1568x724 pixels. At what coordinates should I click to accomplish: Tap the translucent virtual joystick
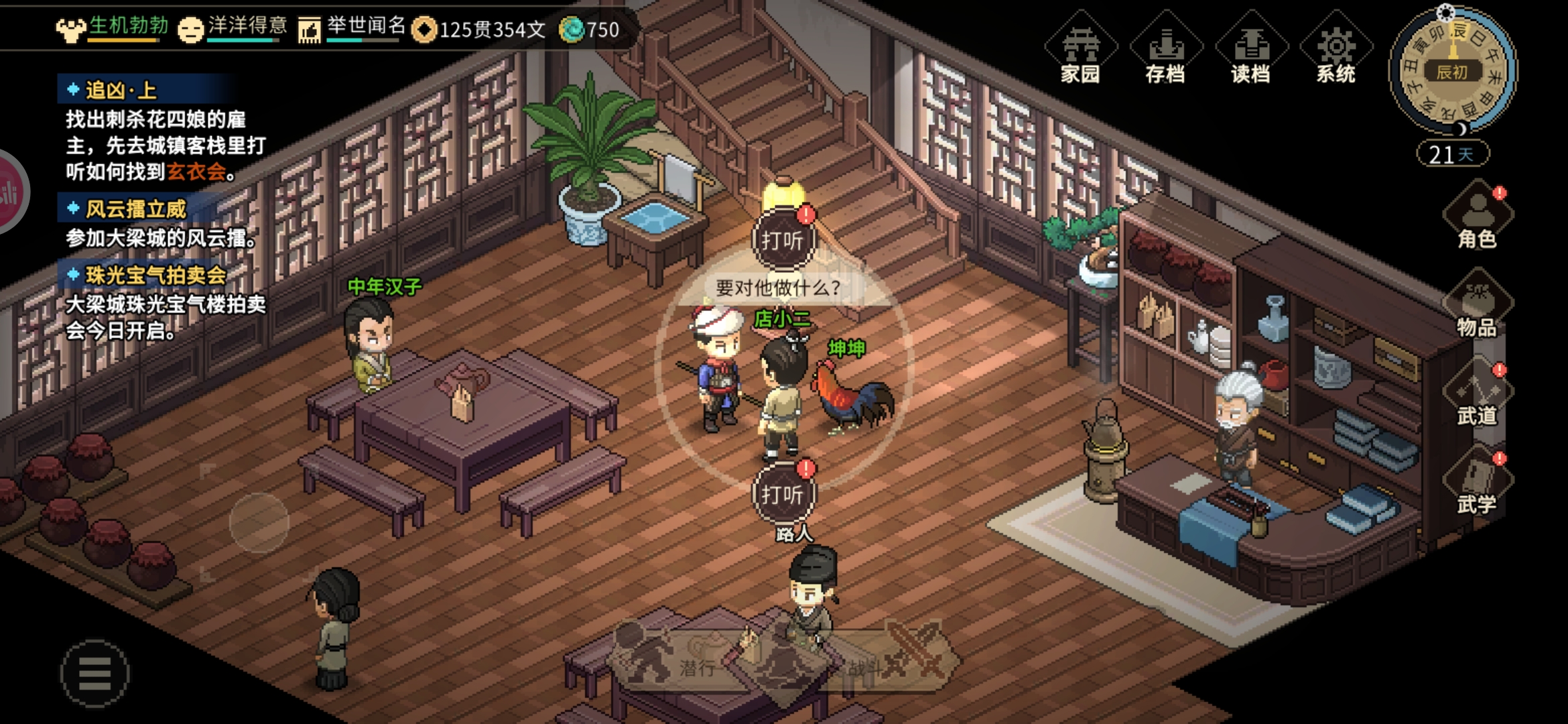coord(259,523)
